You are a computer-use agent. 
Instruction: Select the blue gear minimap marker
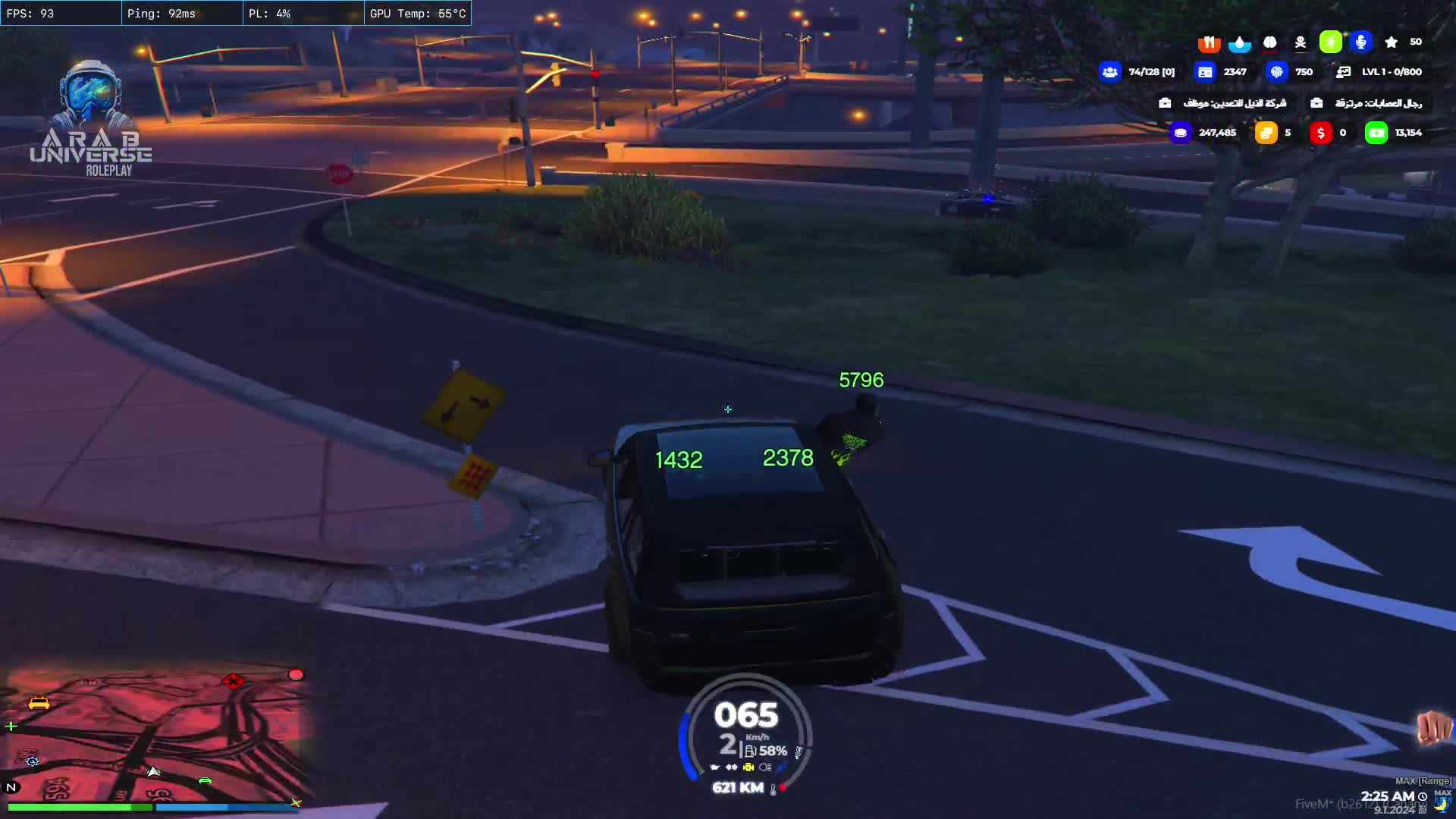pos(32,761)
